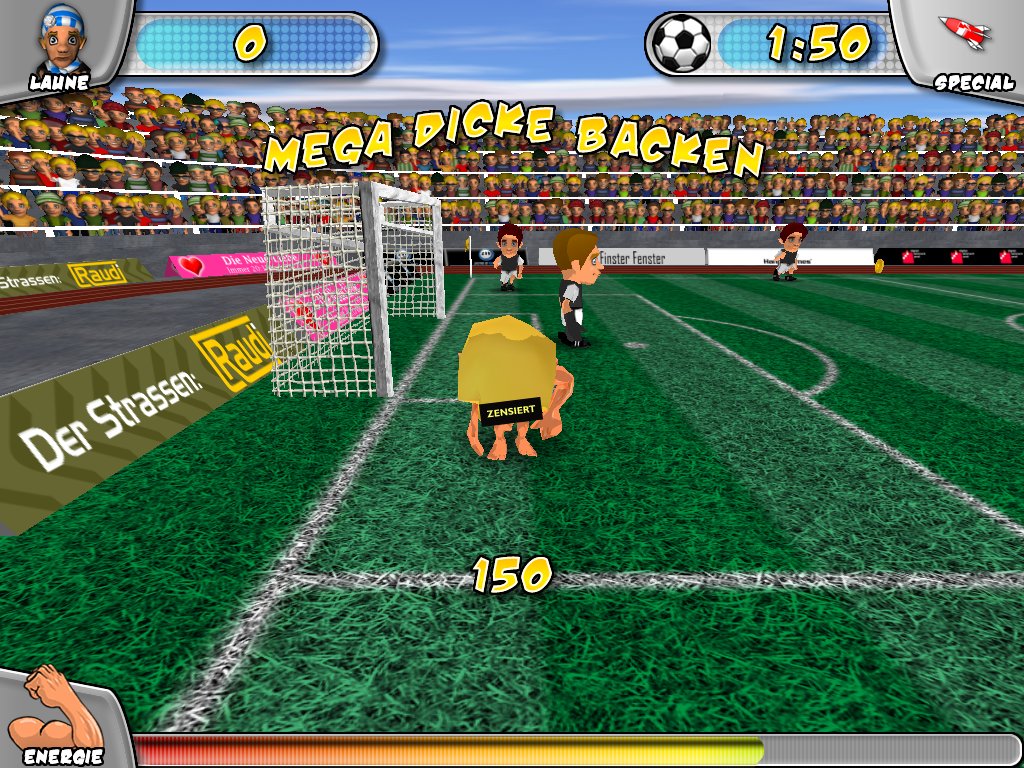Click the Laune character portrait
This screenshot has height=768, width=1024.
coord(62,38)
